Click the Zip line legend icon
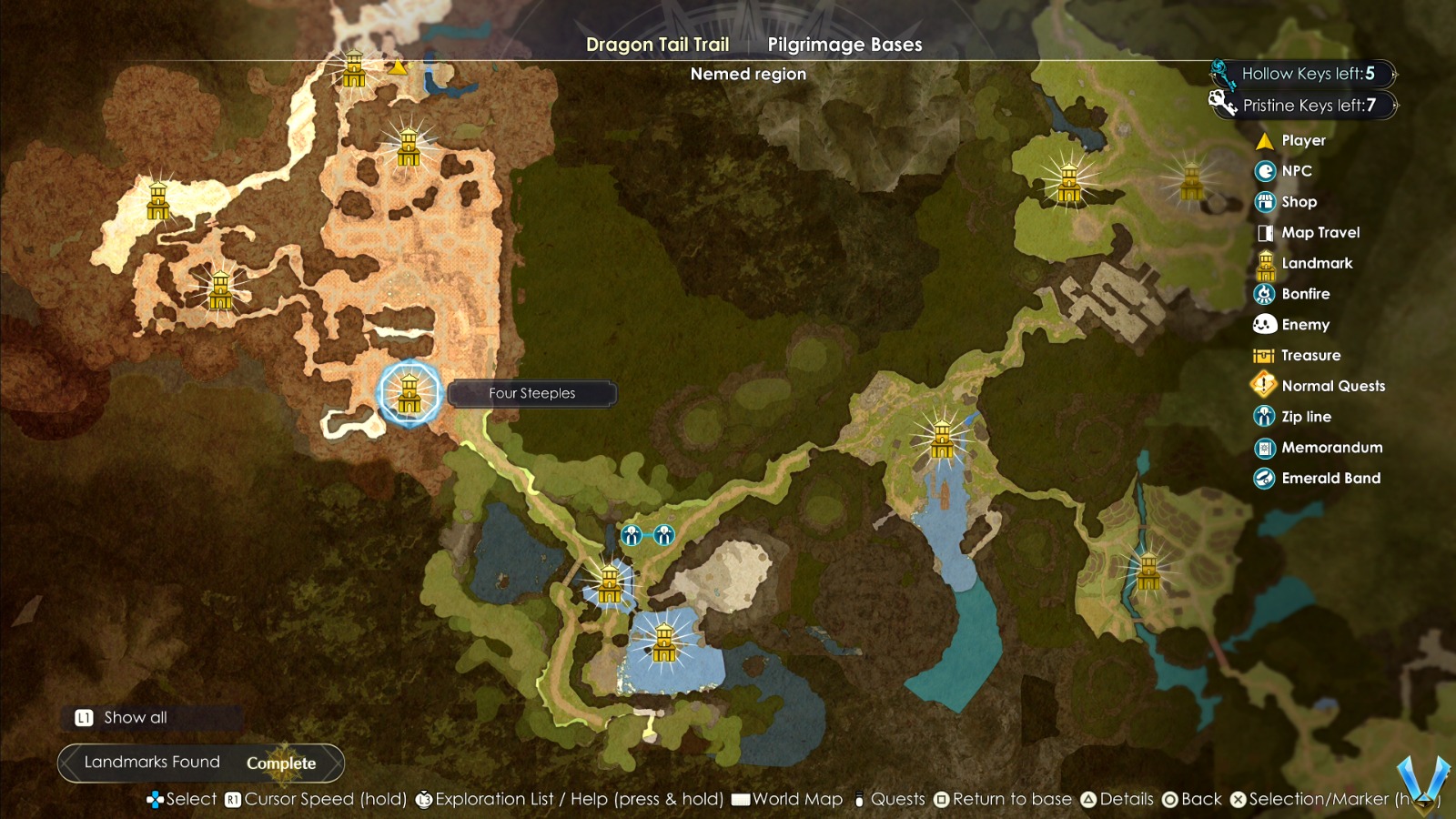Screen dimensions: 1456x819 coord(1262,416)
